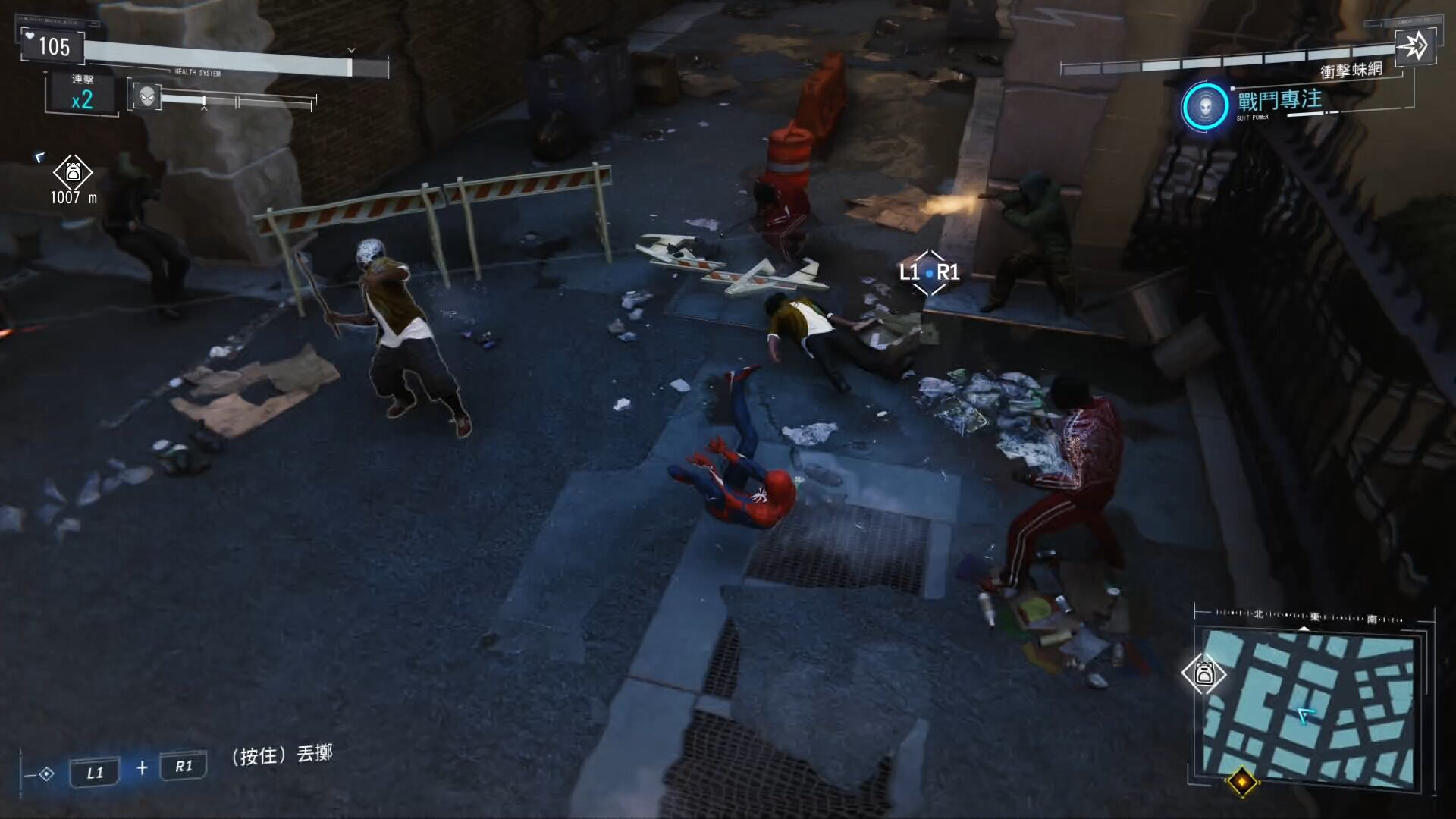Select the Impact Web gadget icon
1456x819 pixels.
[x=1414, y=46]
